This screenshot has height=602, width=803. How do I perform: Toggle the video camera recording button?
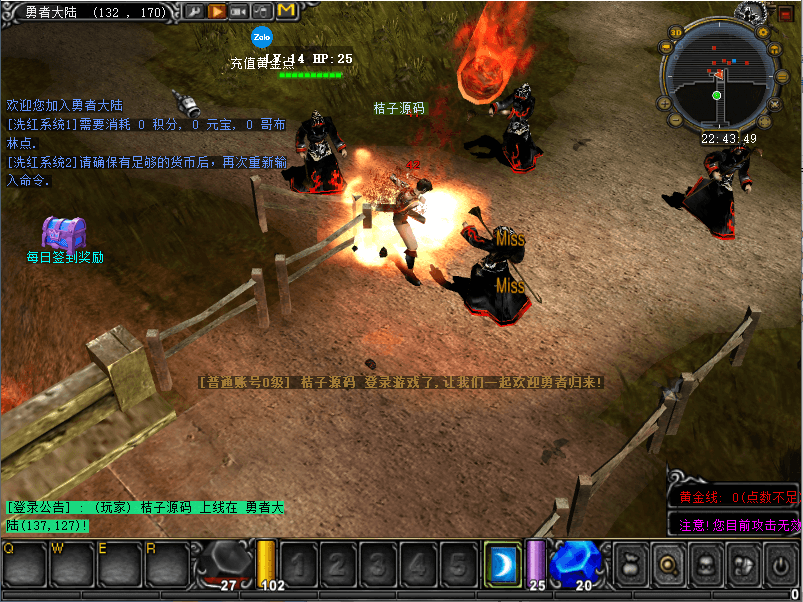tap(239, 11)
